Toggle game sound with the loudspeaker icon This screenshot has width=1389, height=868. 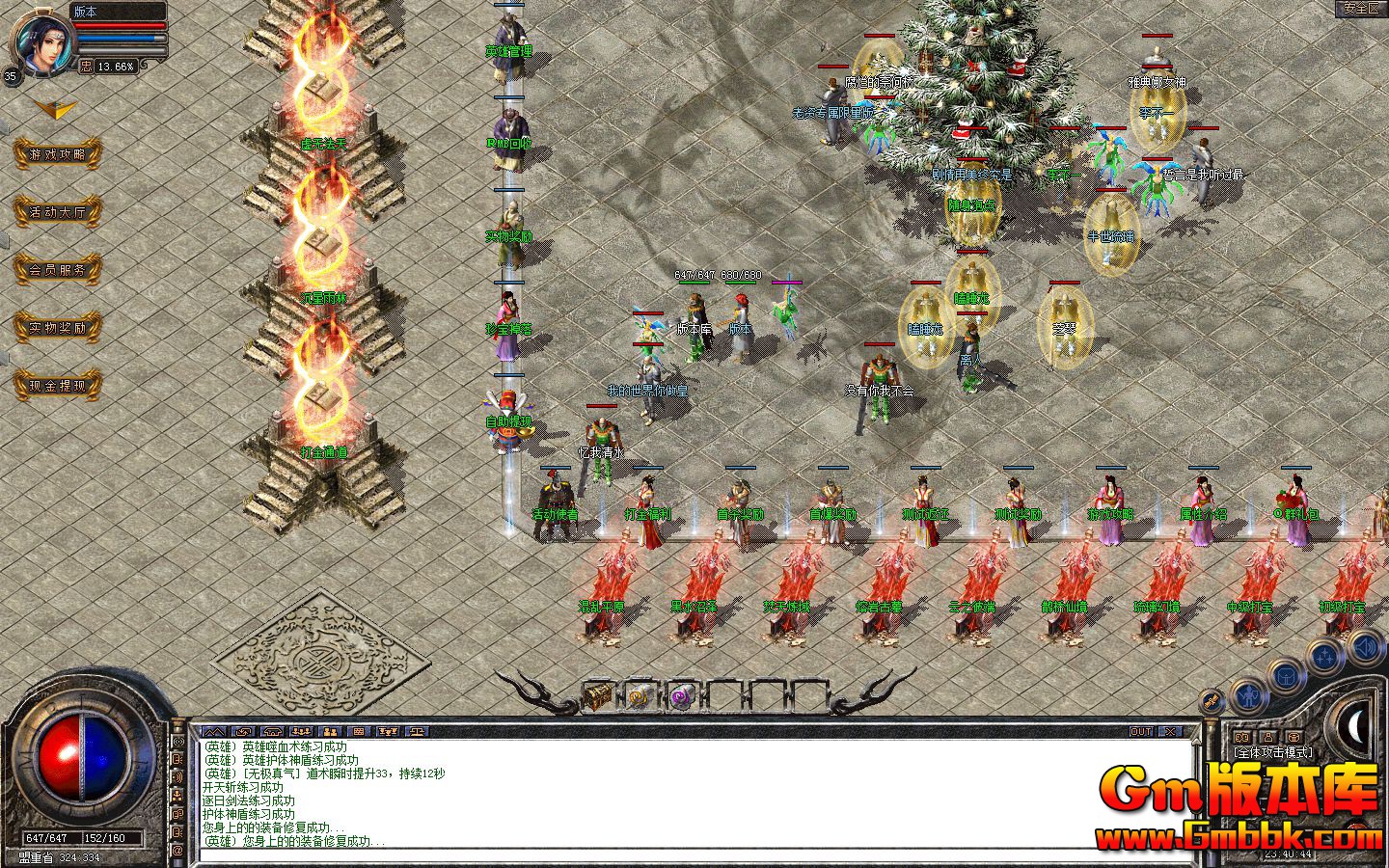pyautogui.click(x=1363, y=646)
